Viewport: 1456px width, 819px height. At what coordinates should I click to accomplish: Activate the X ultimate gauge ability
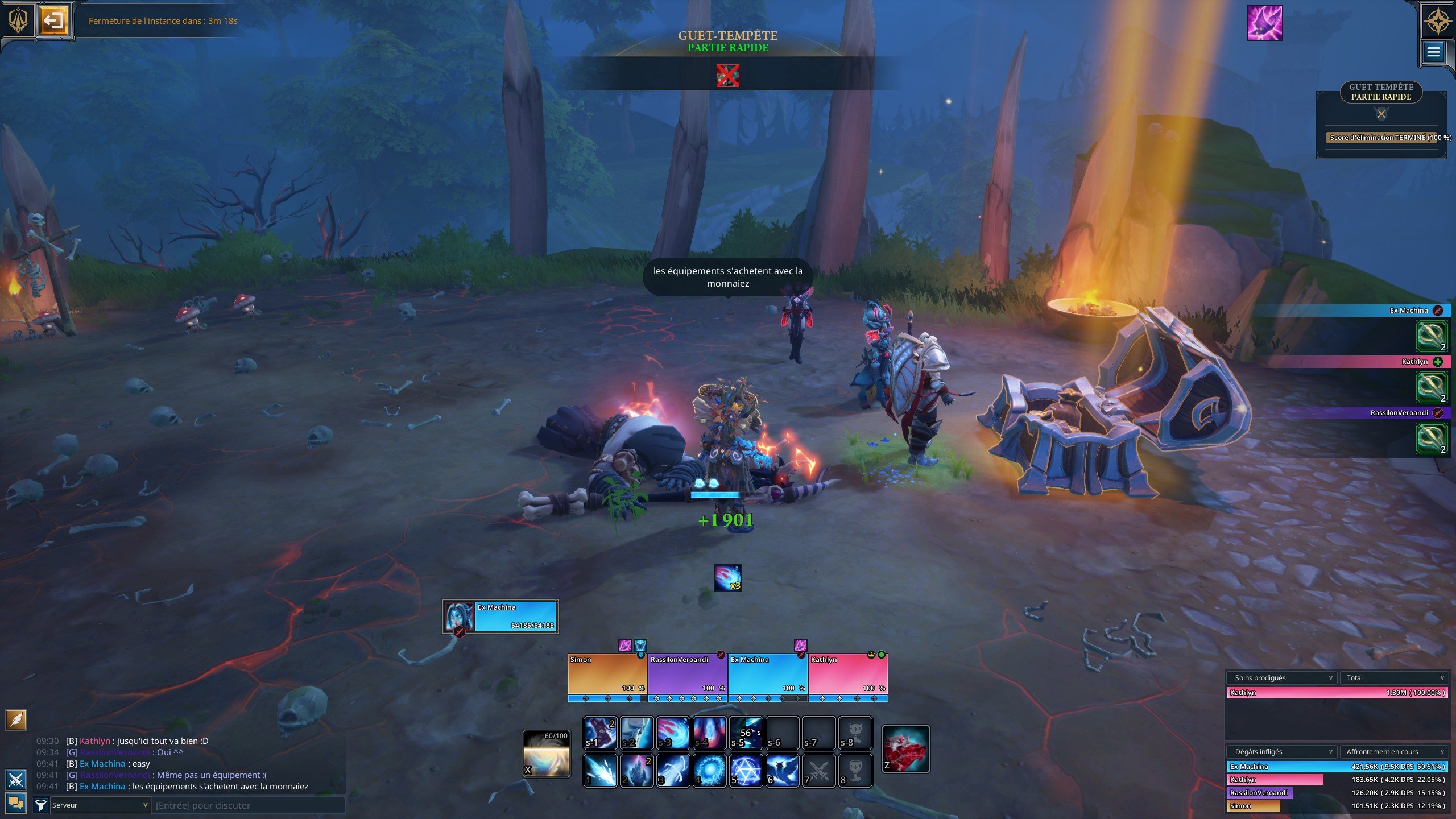click(546, 754)
